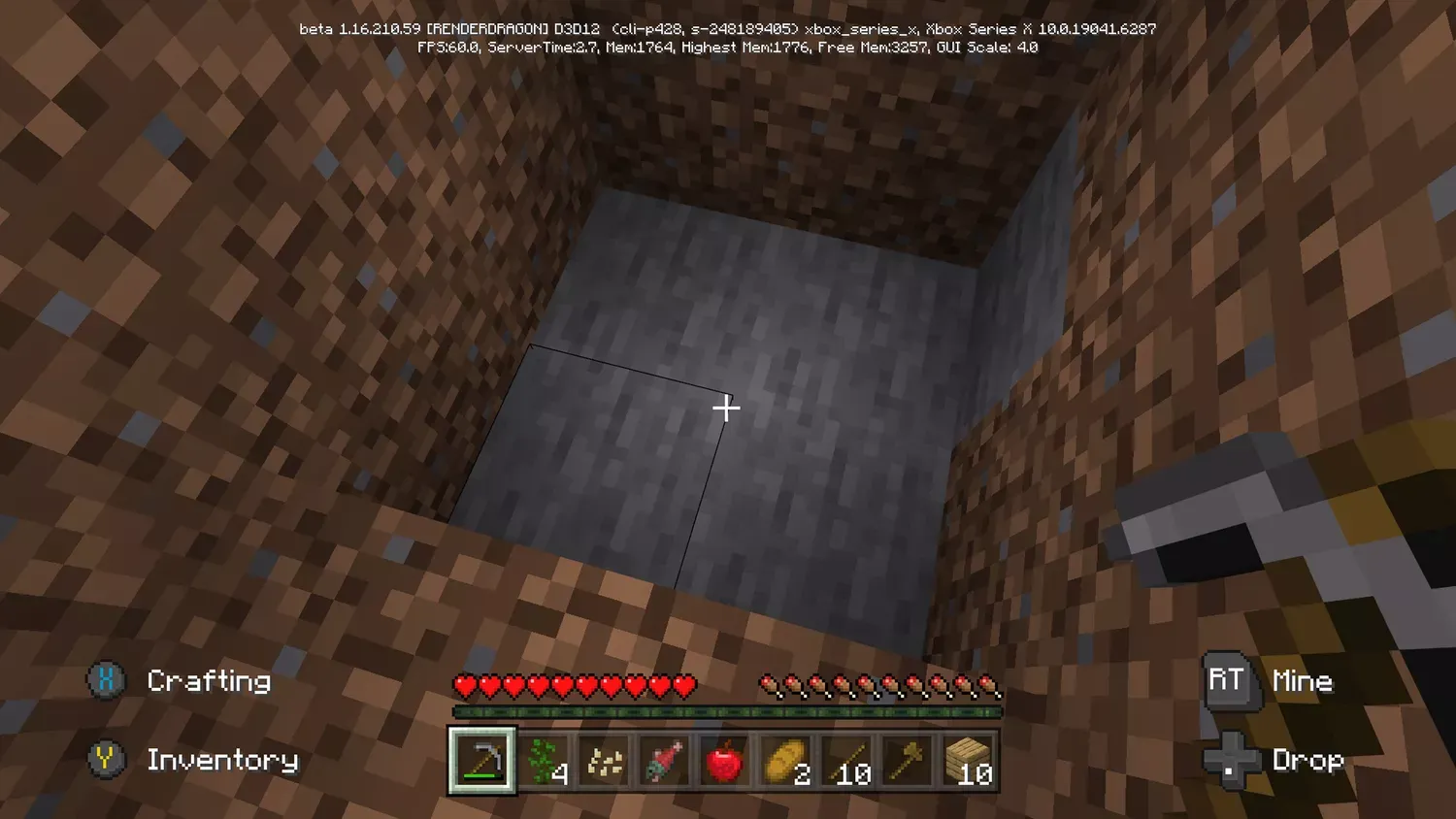Click the X button icon beside Crafting
The width and height of the screenshot is (1456, 819).
[x=104, y=680]
